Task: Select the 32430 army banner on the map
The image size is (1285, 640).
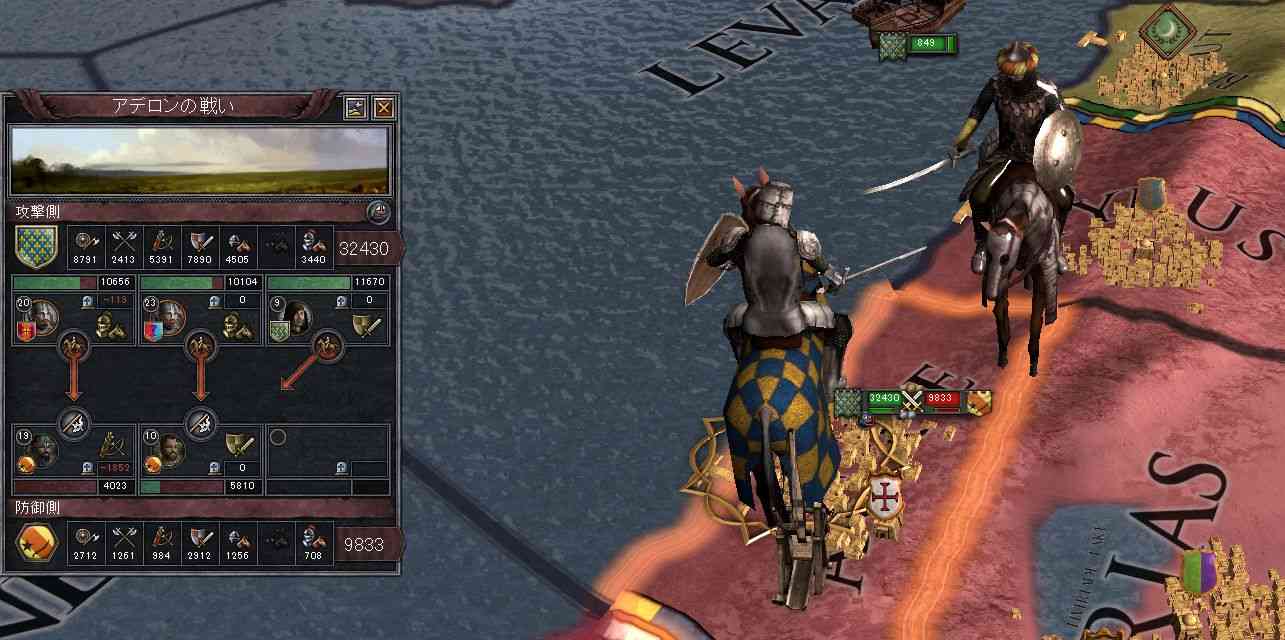Action: tap(880, 399)
